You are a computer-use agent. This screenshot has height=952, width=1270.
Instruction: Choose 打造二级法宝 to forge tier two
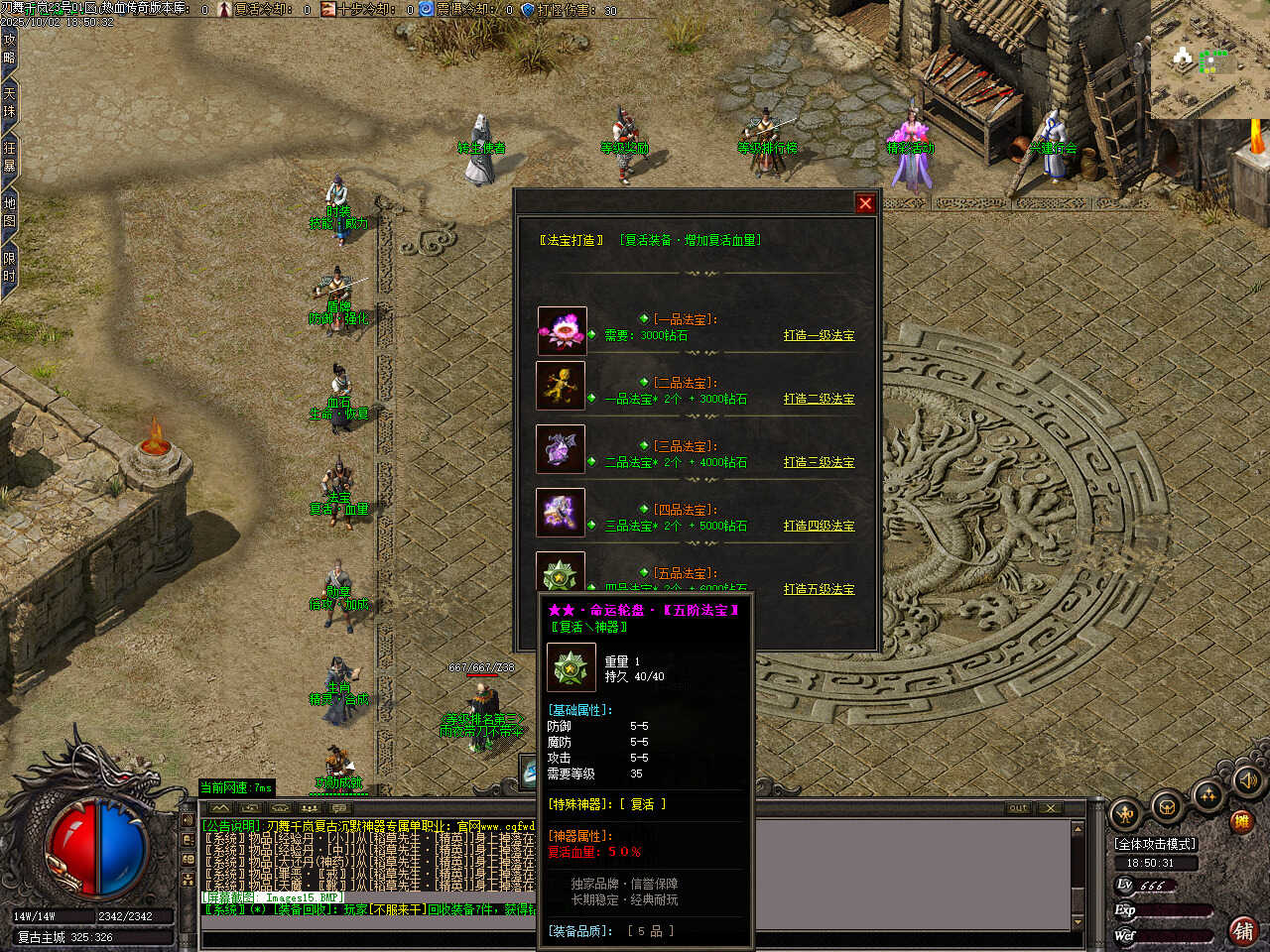click(819, 399)
